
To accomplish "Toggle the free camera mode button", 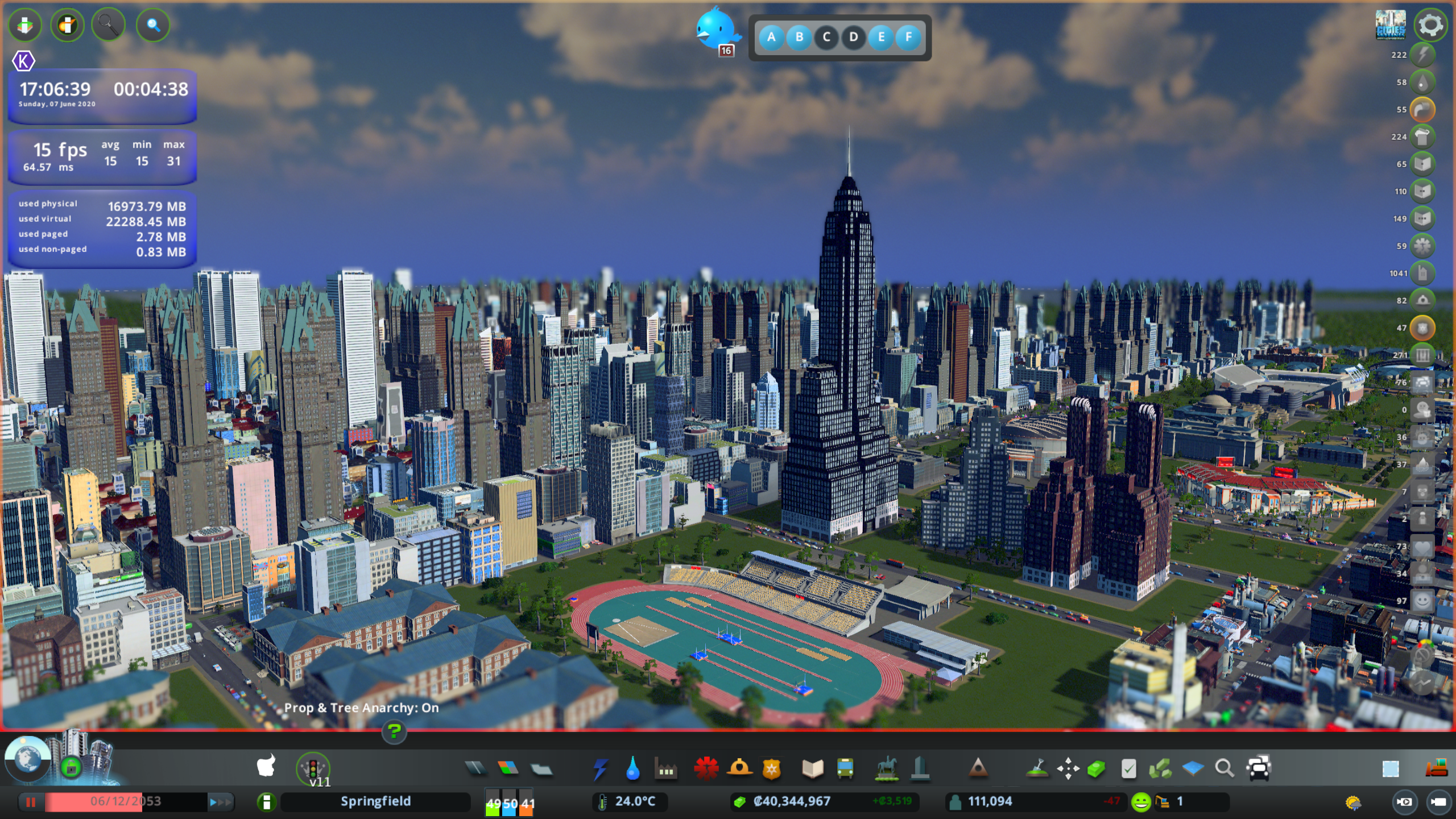I will tap(1404, 802).
